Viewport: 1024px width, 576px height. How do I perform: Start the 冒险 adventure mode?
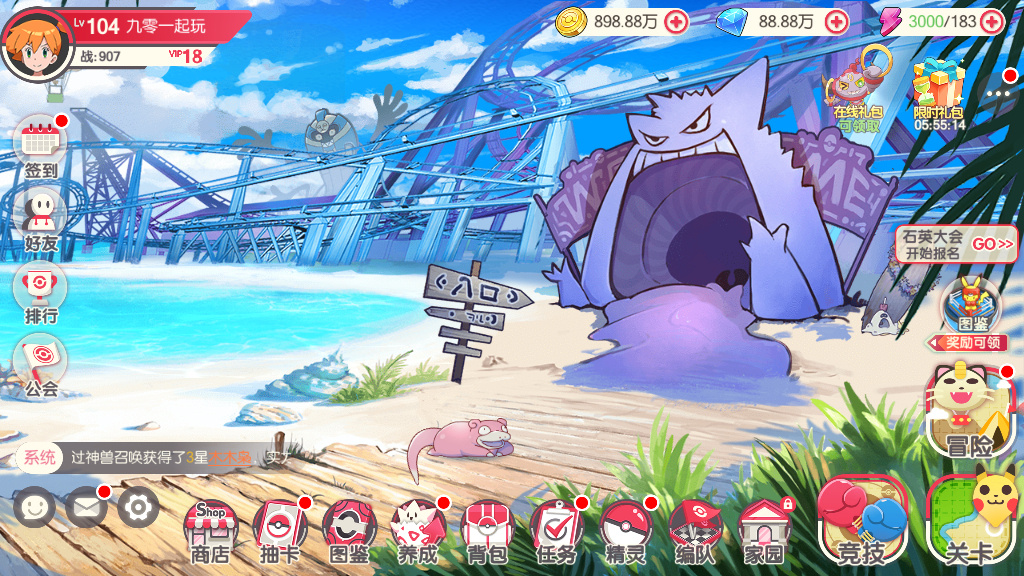point(964,411)
